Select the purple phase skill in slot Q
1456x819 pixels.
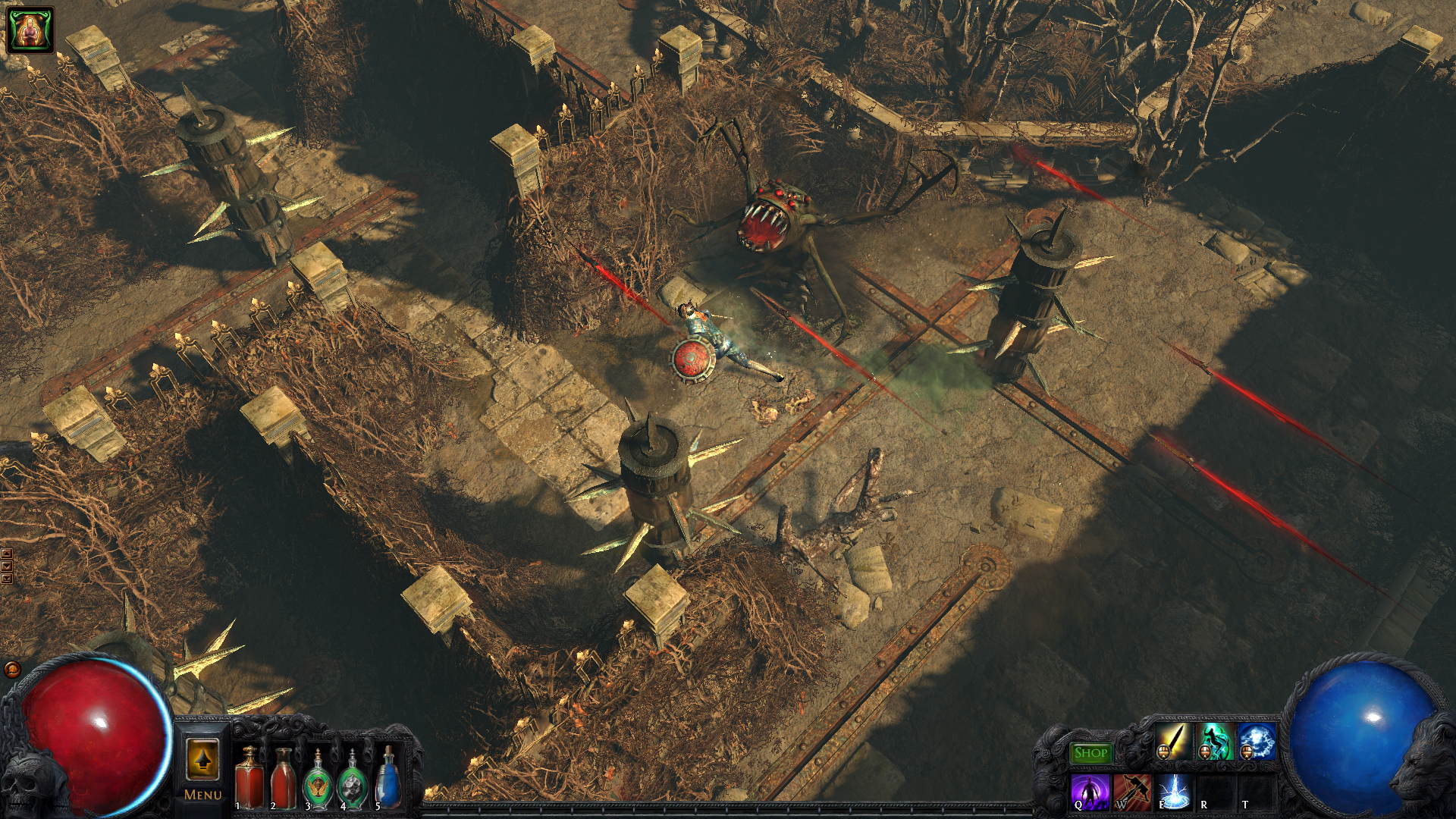click(1090, 792)
